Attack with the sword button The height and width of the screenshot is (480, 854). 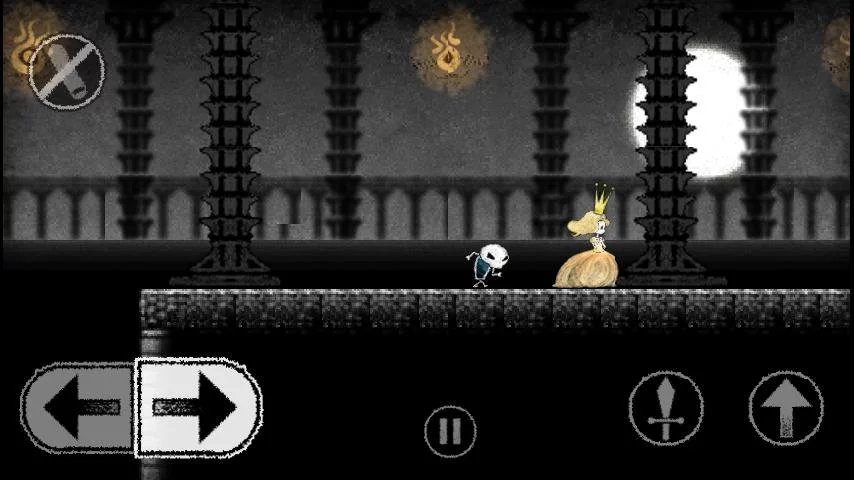pos(666,408)
